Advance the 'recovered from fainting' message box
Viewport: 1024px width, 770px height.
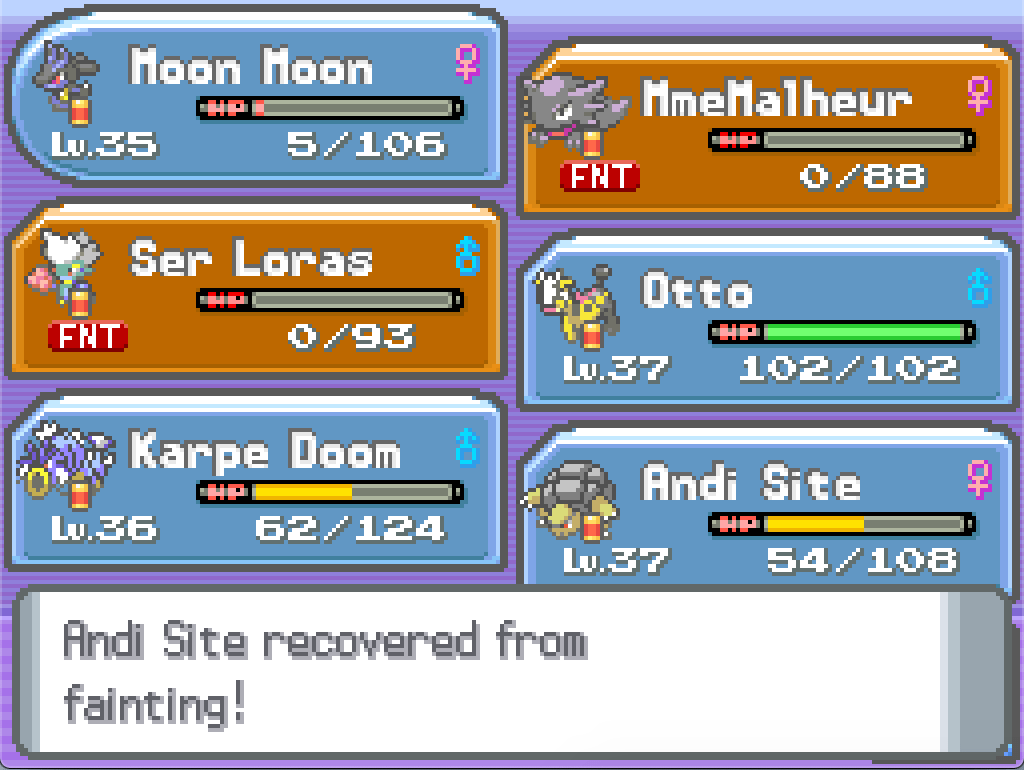510,675
